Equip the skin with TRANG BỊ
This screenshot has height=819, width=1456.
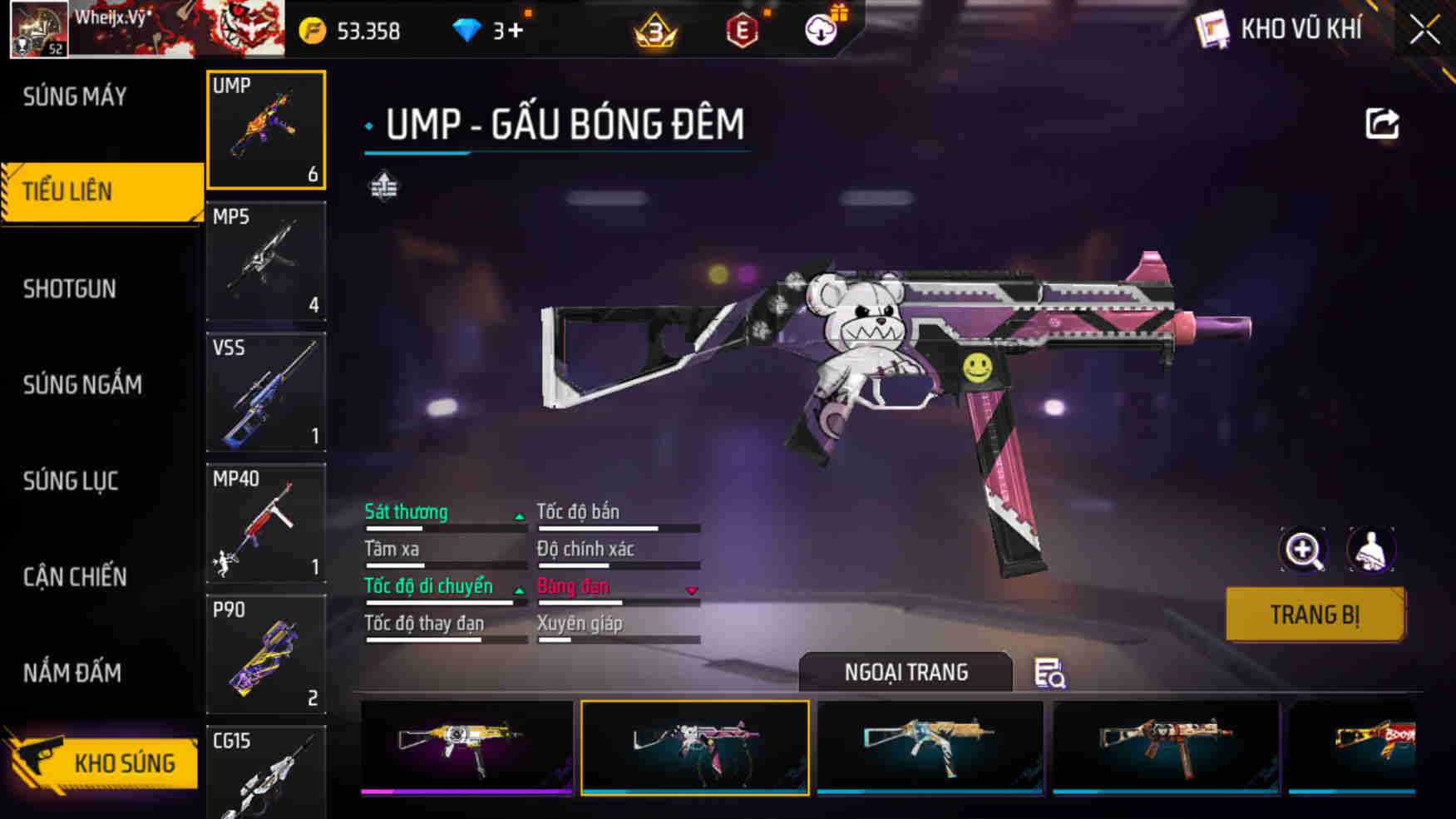[1315, 615]
